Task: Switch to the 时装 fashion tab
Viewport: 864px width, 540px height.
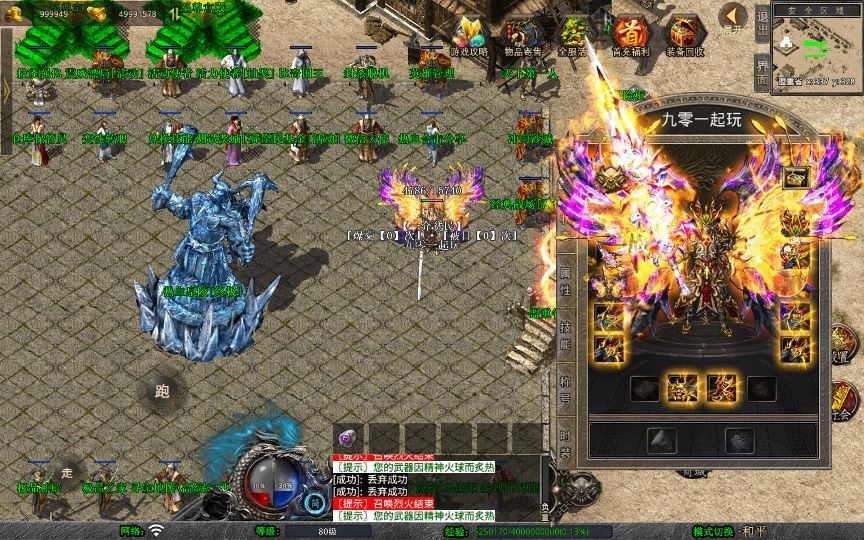Action: tap(565, 443)
